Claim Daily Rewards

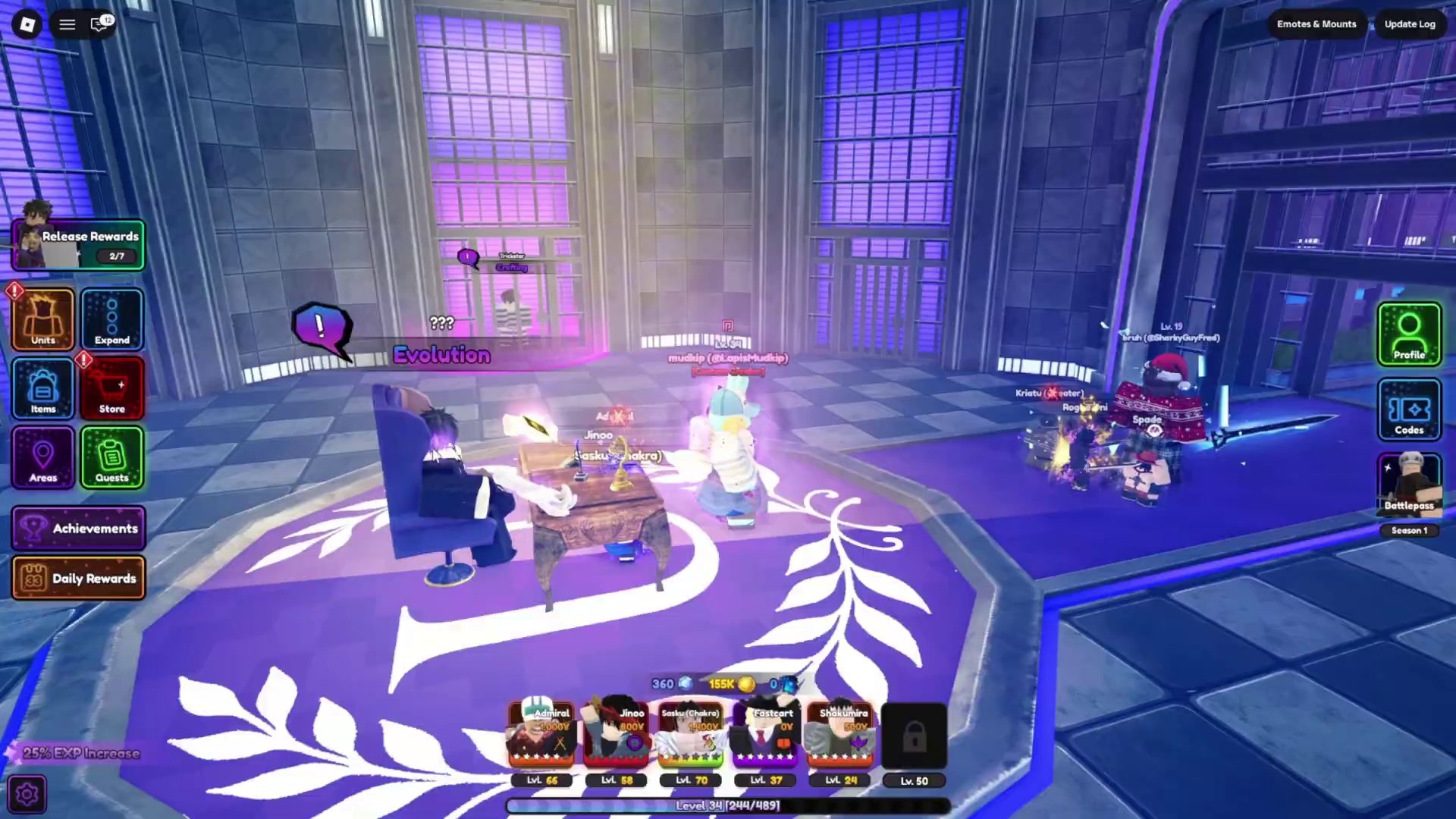[79, 578]
